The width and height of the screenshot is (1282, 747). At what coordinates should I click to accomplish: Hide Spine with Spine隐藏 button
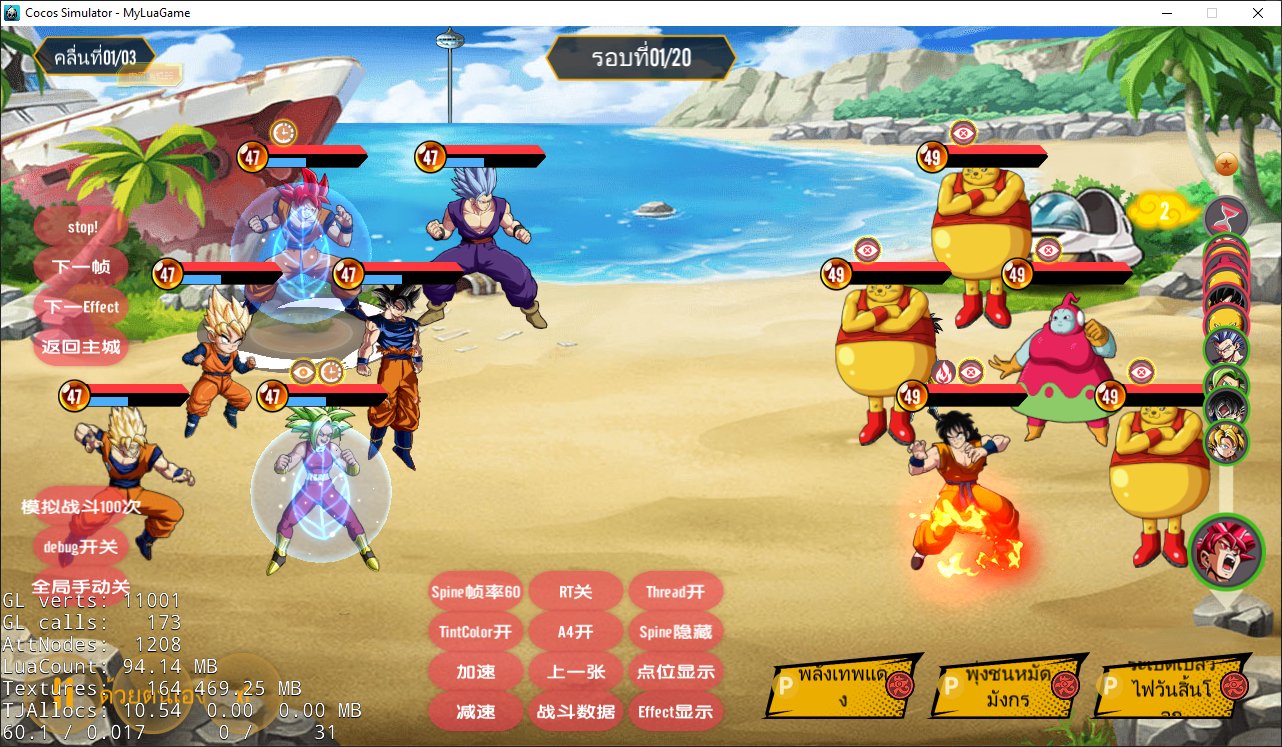676,632
